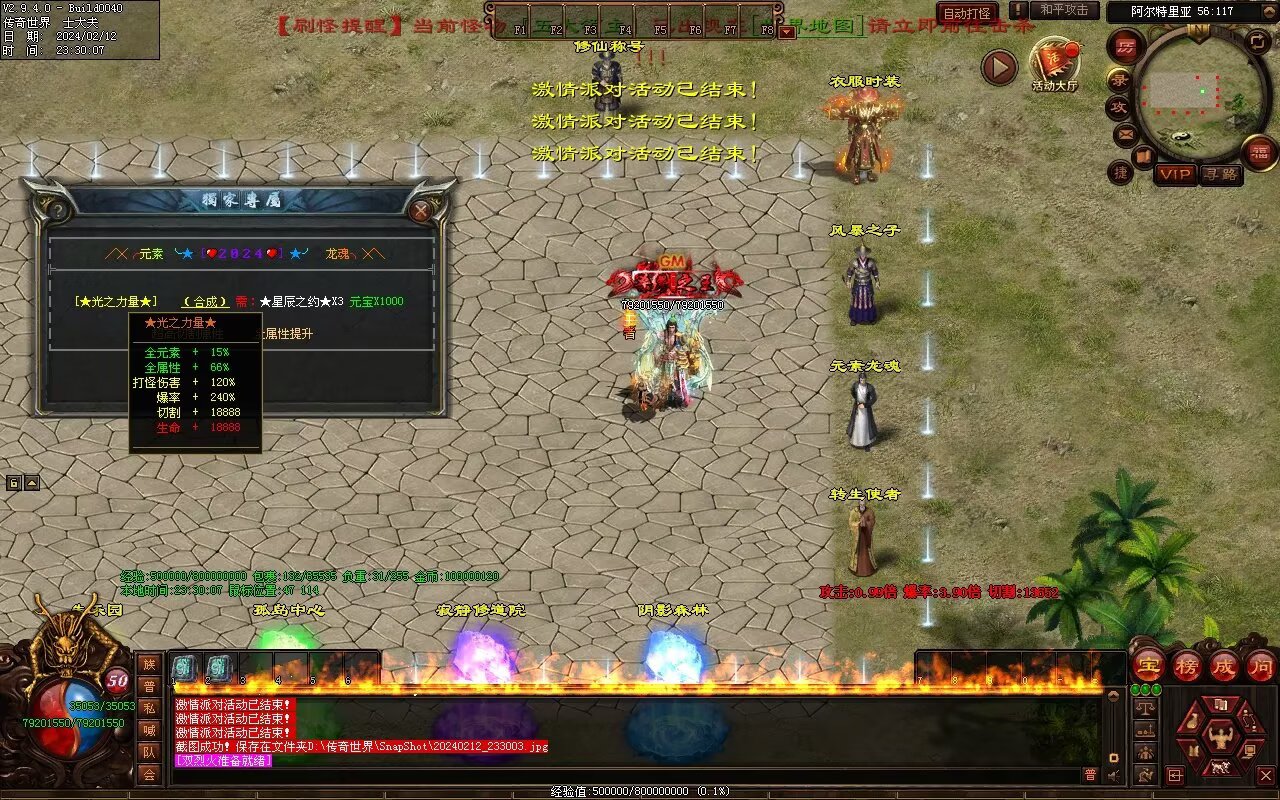Viewport: 1280px width, 800px height.
Task: Switch to the 私 private chat channel
Action: [x=149, y=708]
